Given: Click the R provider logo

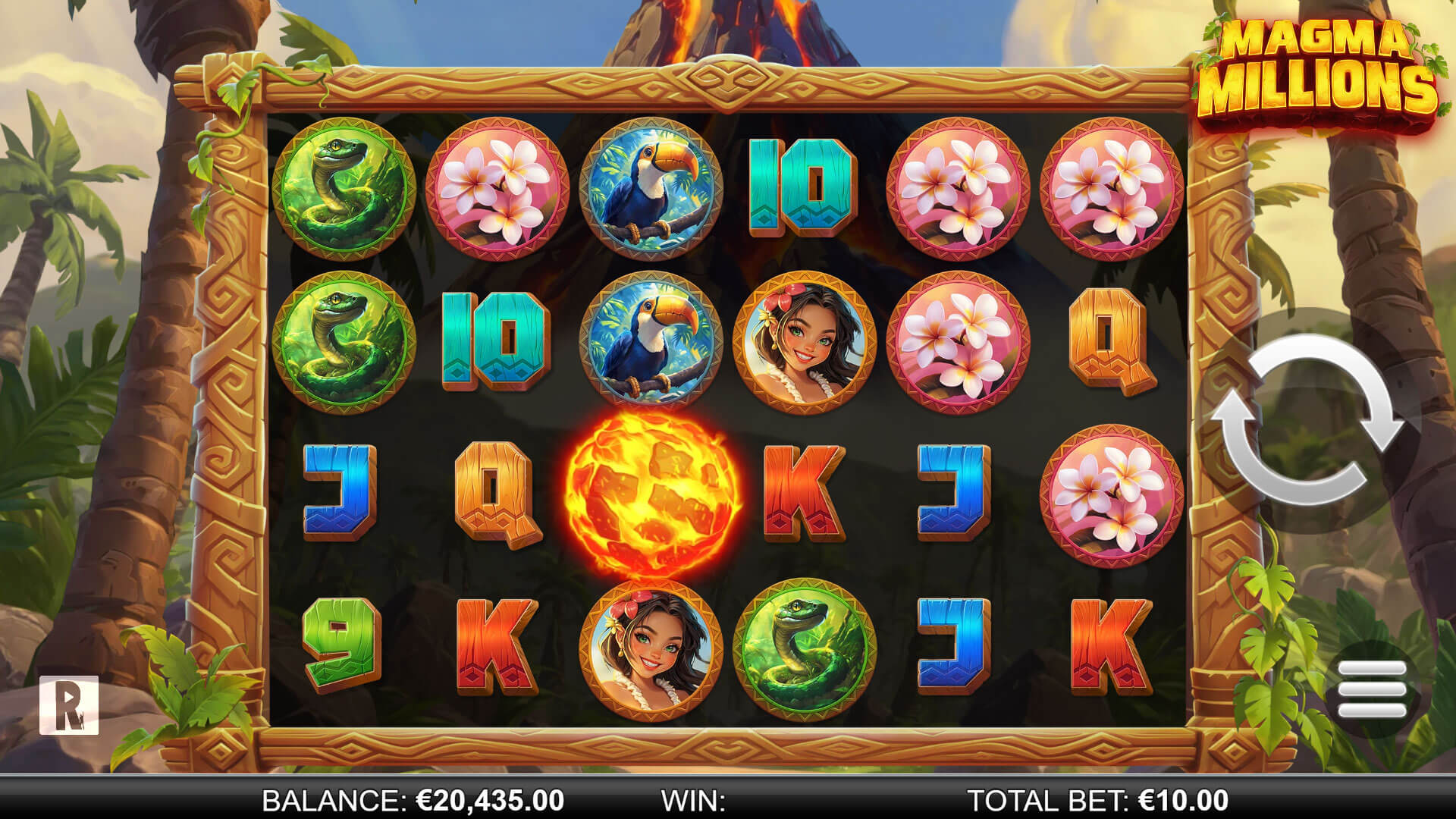Looking at the screenshot, I should coord(69,704).
